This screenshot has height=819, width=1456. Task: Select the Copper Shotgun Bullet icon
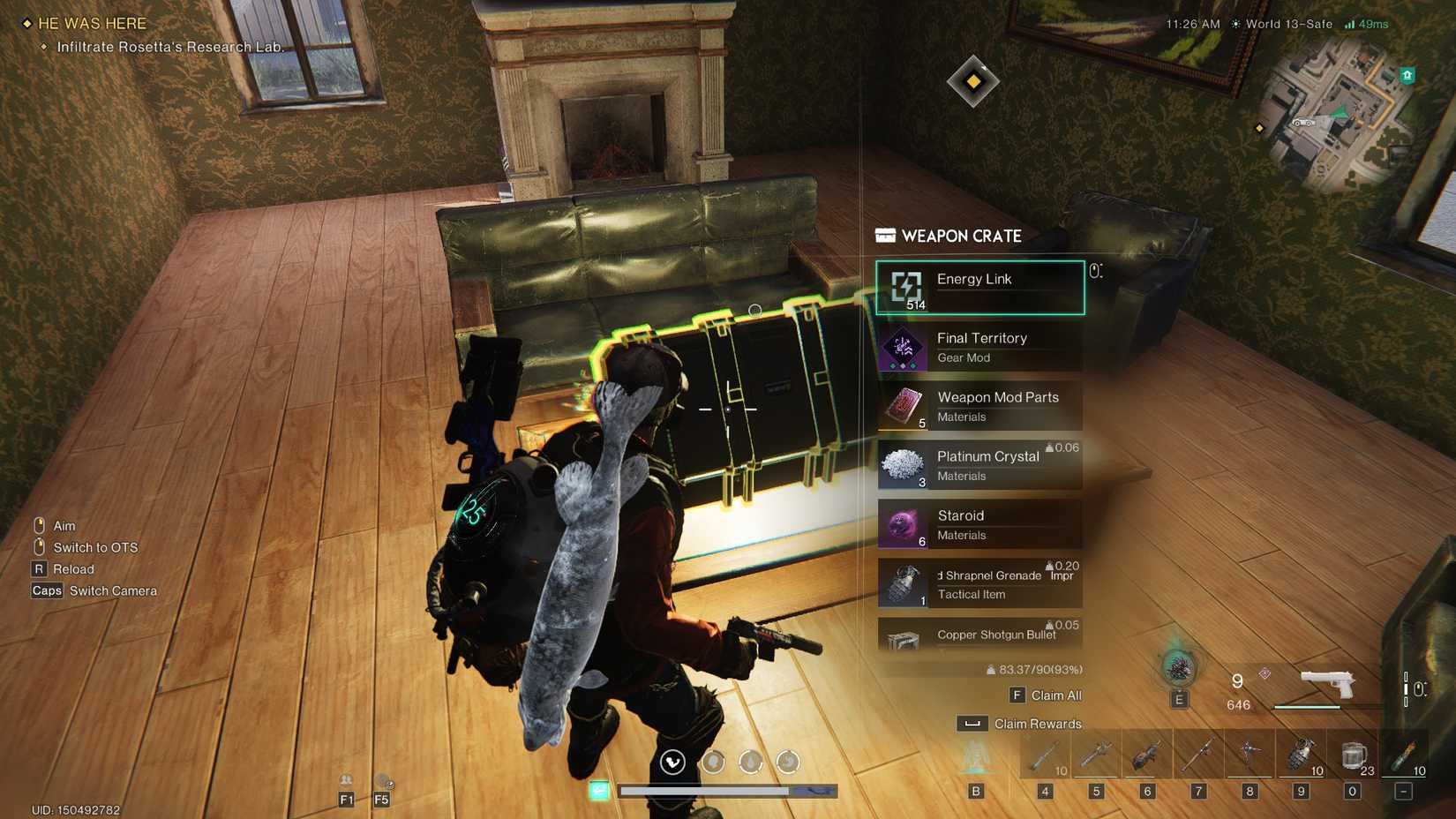click(902, 640)
